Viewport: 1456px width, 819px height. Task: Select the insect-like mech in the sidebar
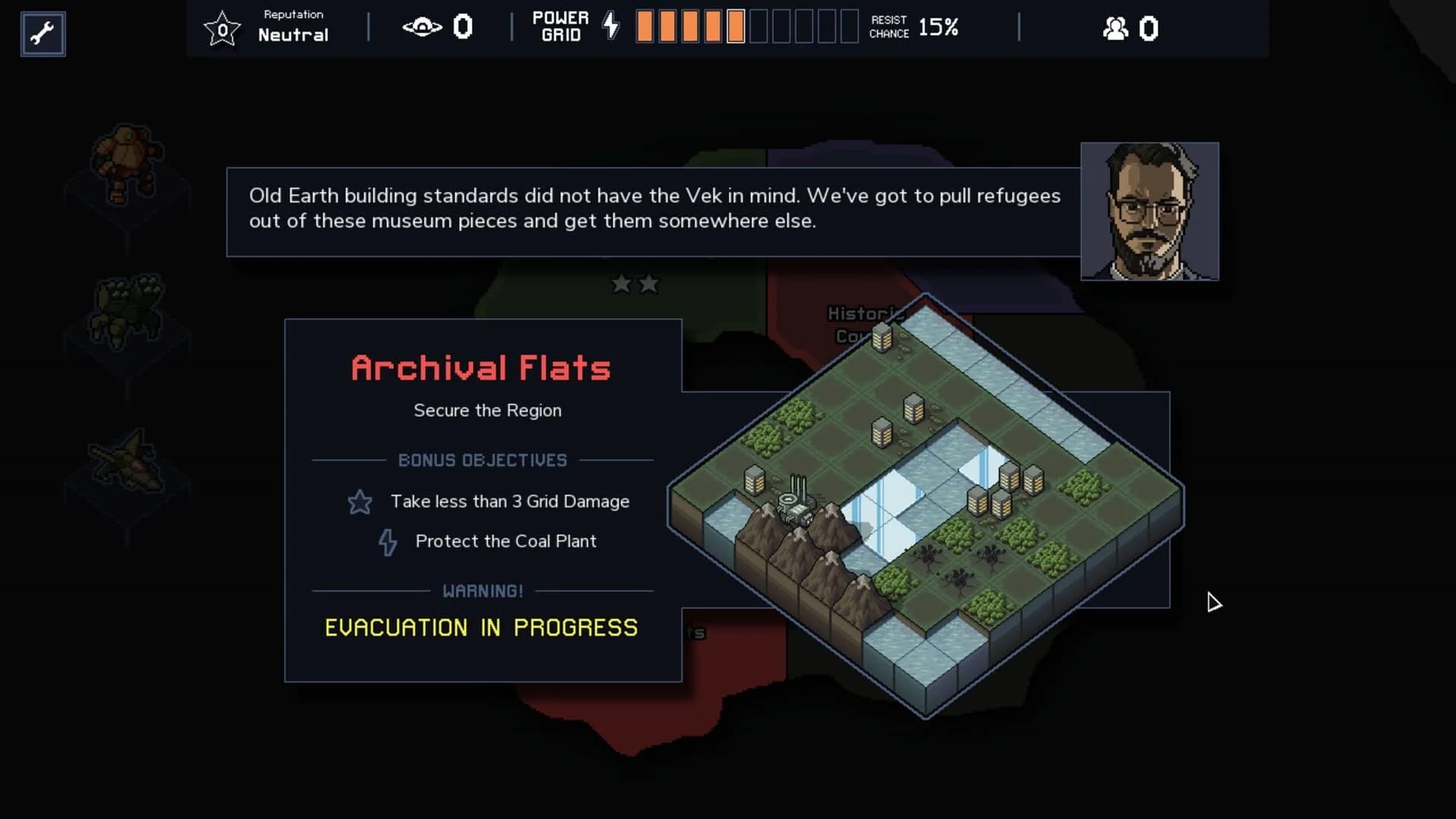pyautogui.click(x=129, y=307)
